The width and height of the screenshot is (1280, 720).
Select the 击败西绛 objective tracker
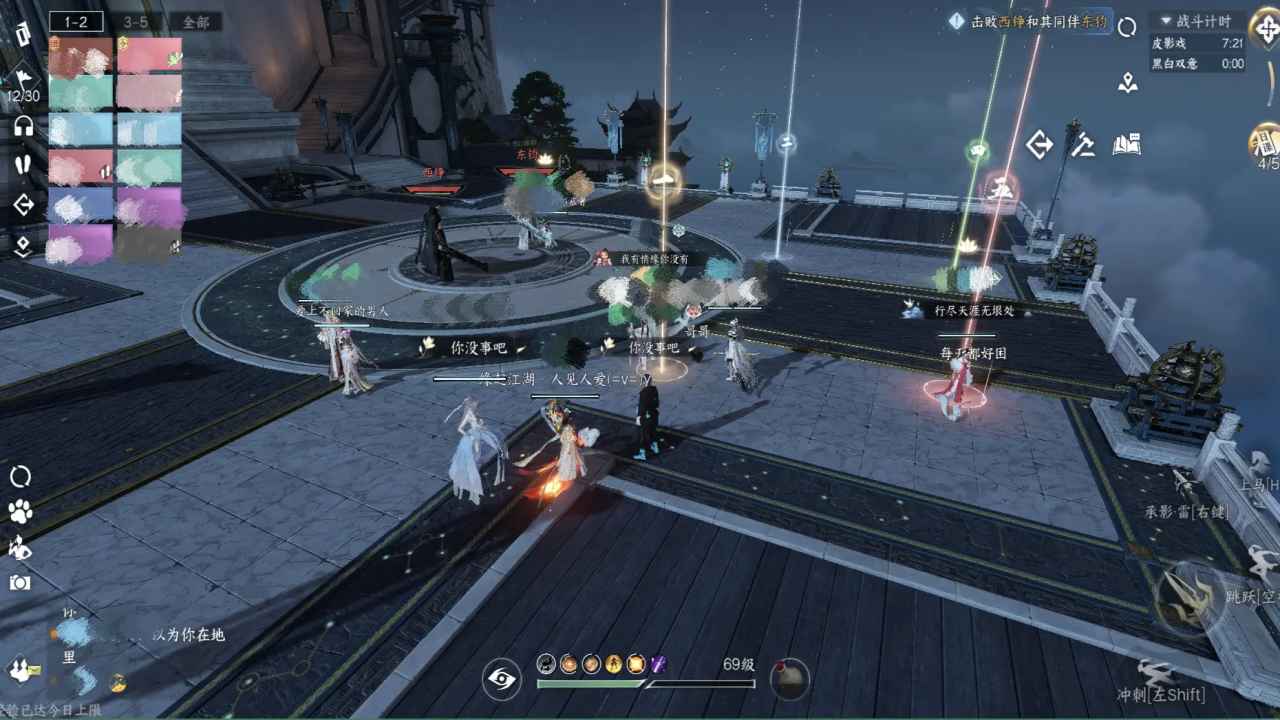(x=1030, y=21)
